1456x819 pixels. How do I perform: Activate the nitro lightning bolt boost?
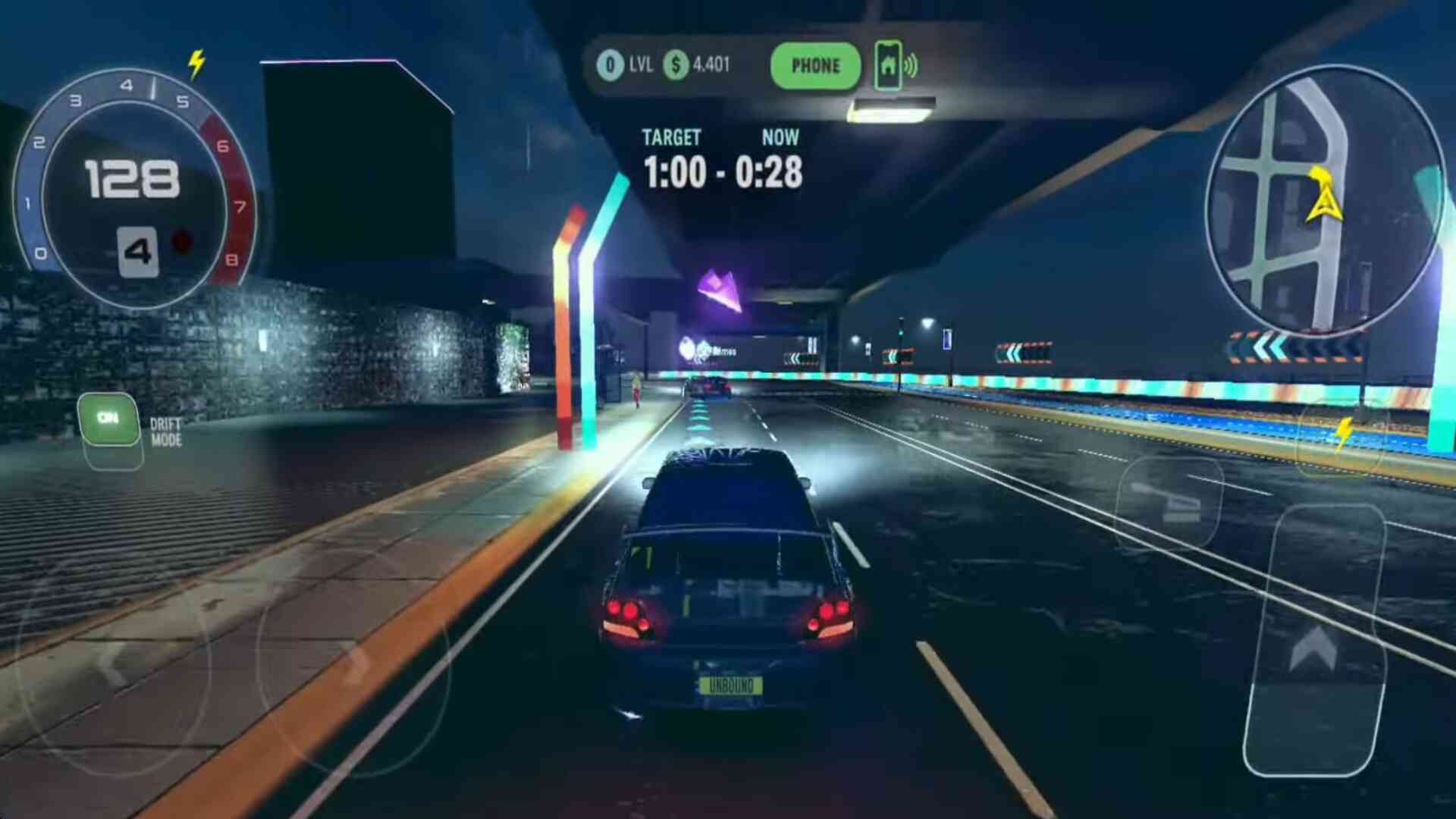[x=1342, y=434]
